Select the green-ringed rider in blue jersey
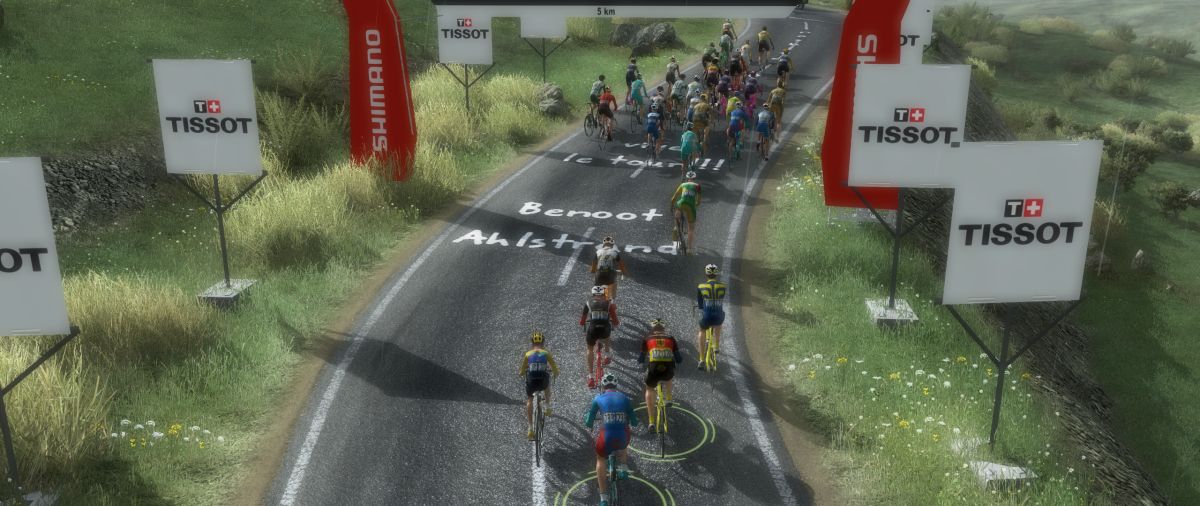 pos(610,422)
